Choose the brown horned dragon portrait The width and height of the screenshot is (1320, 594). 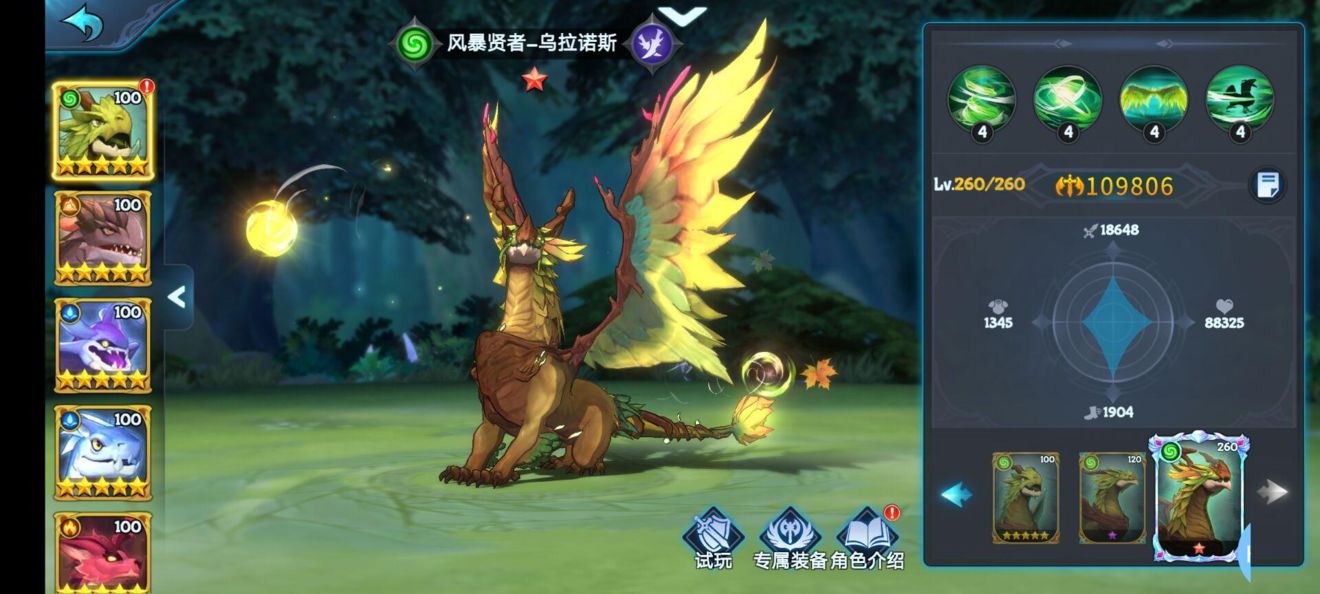point(102,237)
